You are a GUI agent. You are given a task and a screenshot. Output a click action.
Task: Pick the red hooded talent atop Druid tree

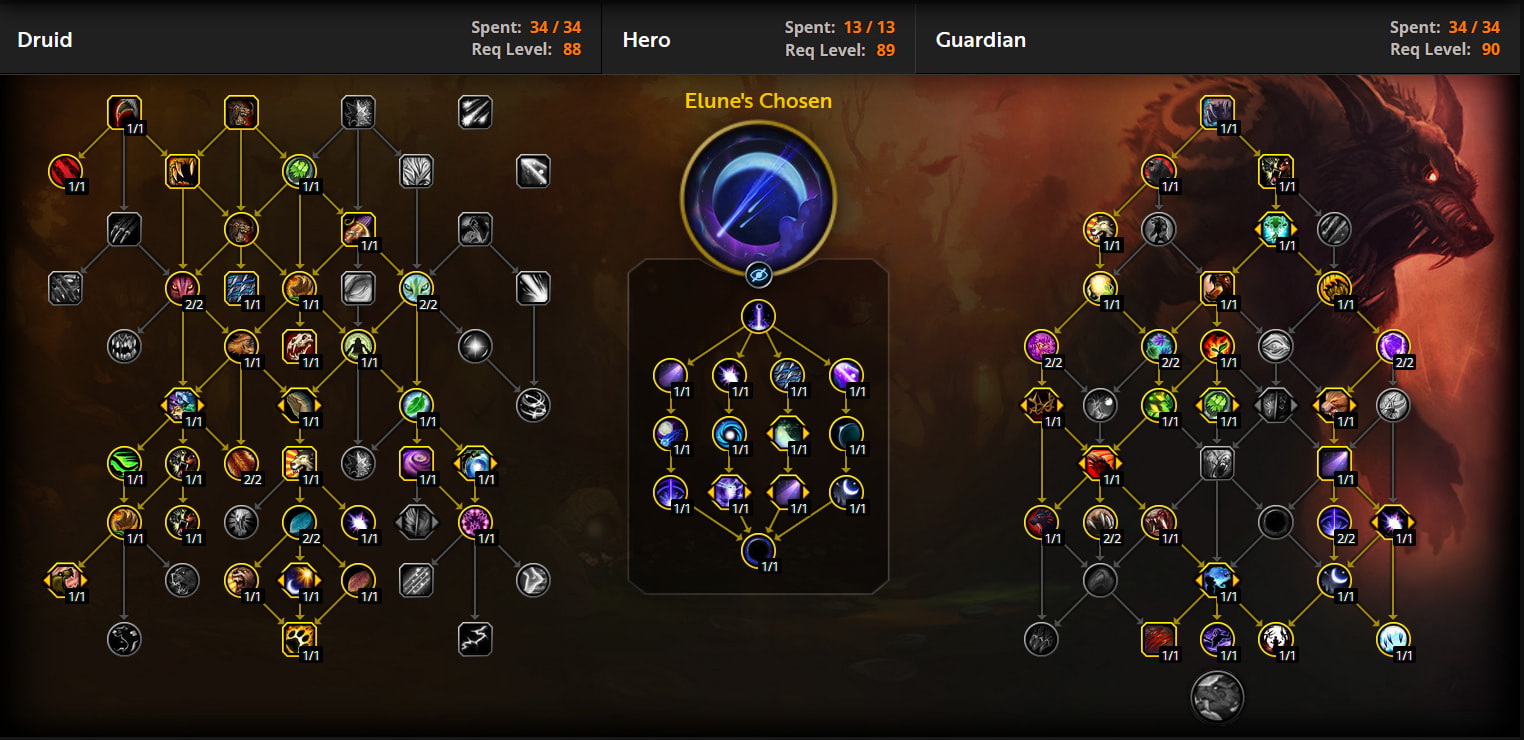coord(124,113)
